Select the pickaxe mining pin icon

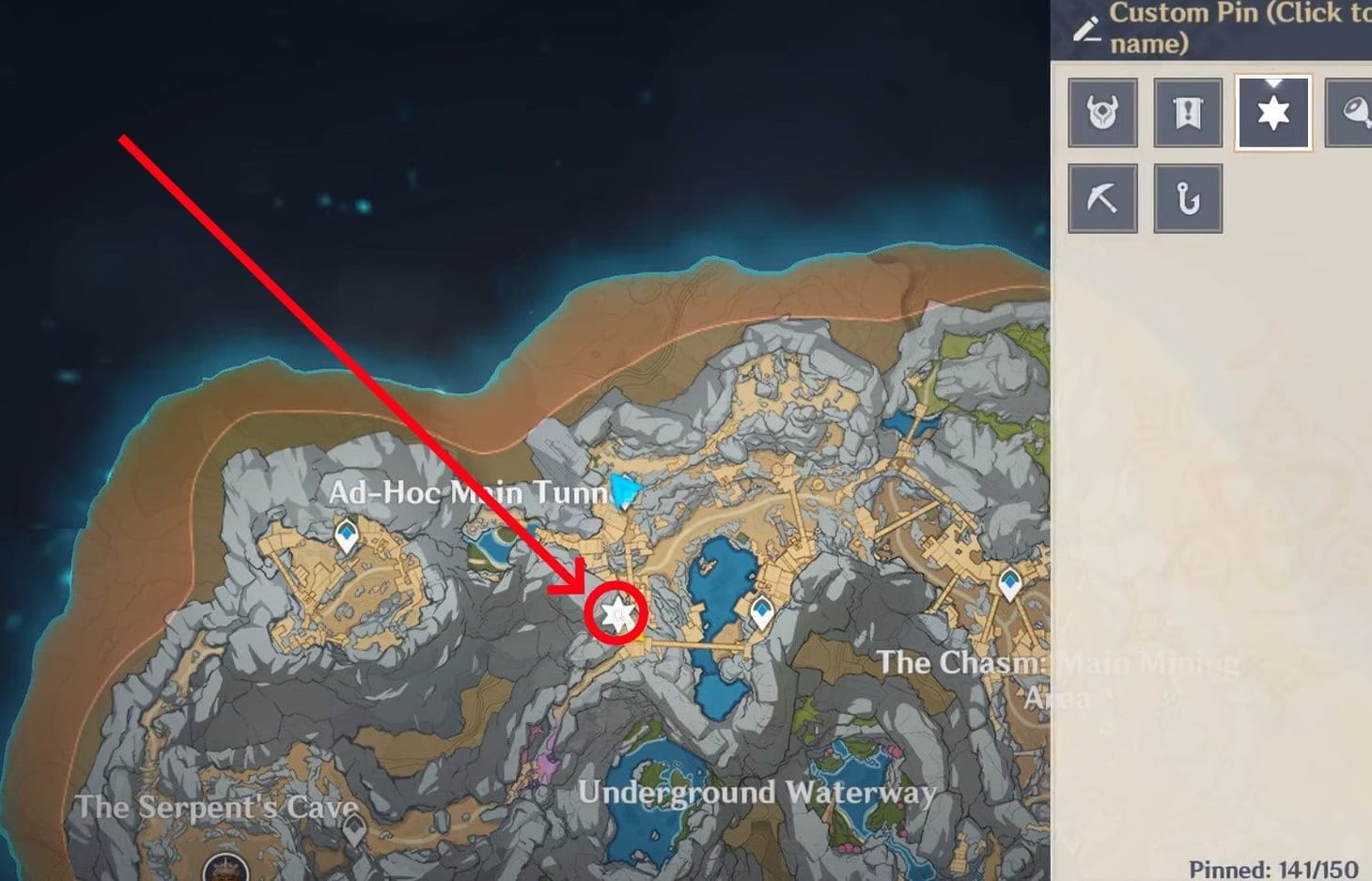point(1102,197)
